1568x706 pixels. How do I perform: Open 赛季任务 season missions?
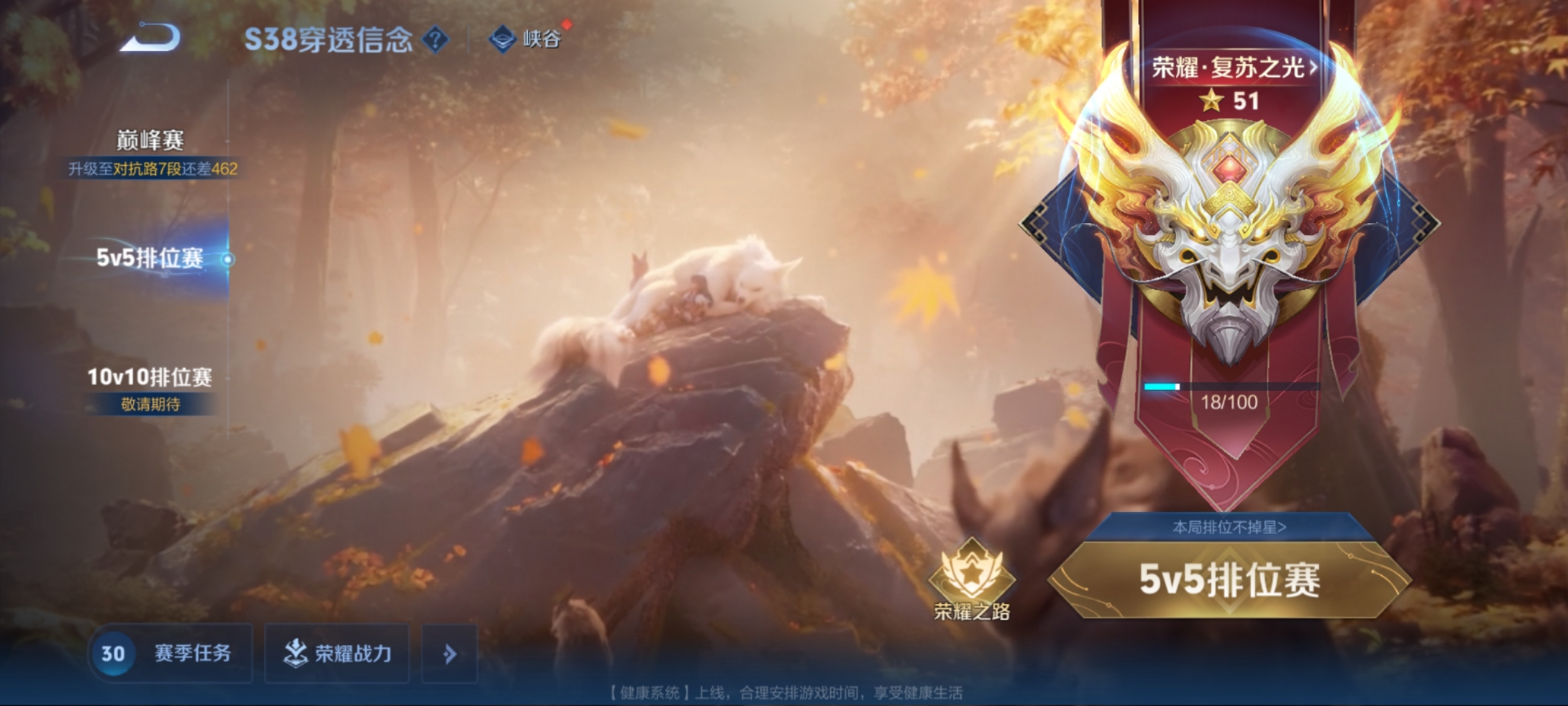(x=171, y=653)
